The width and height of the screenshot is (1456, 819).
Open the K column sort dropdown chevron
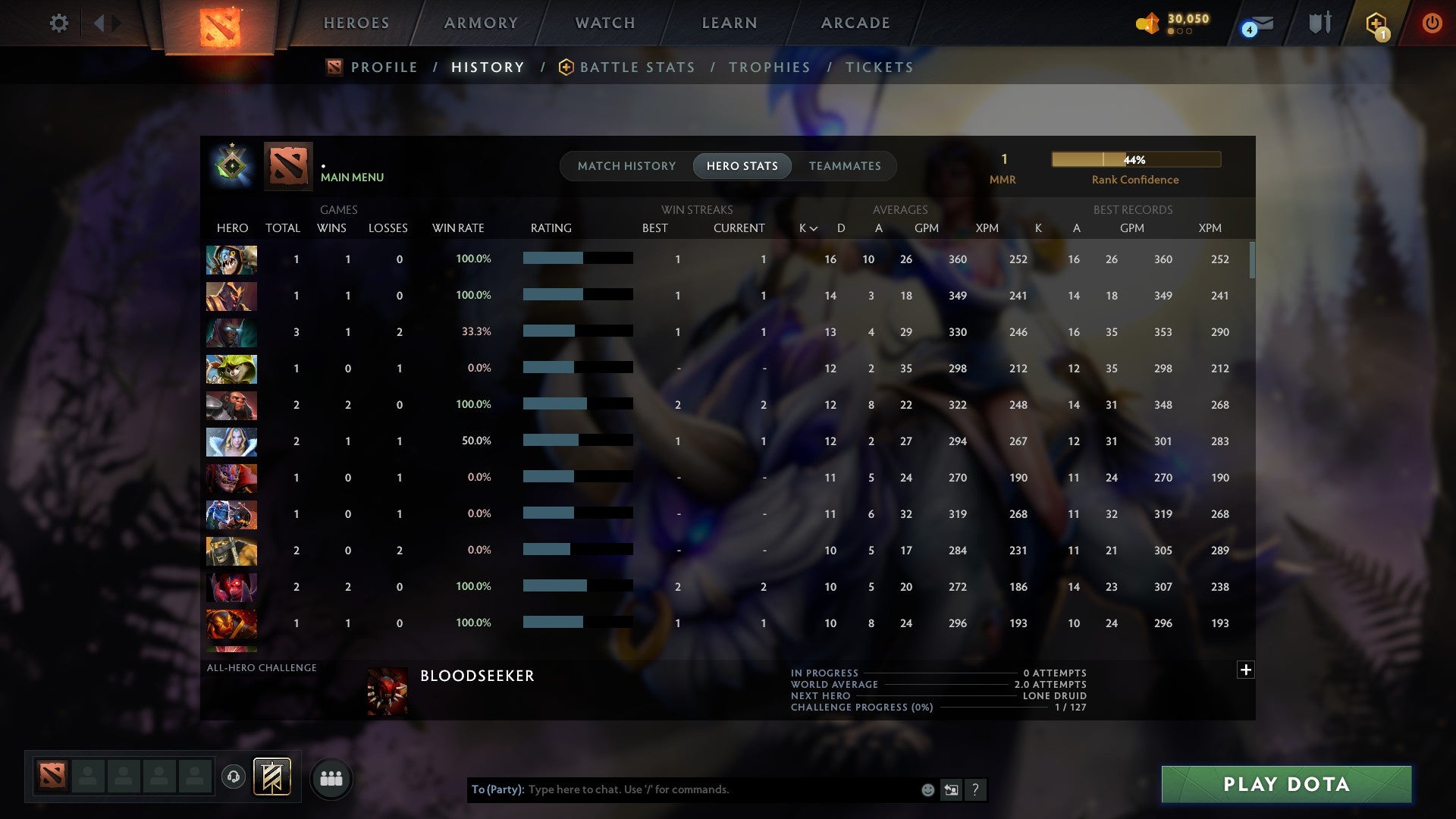point(814,227)
